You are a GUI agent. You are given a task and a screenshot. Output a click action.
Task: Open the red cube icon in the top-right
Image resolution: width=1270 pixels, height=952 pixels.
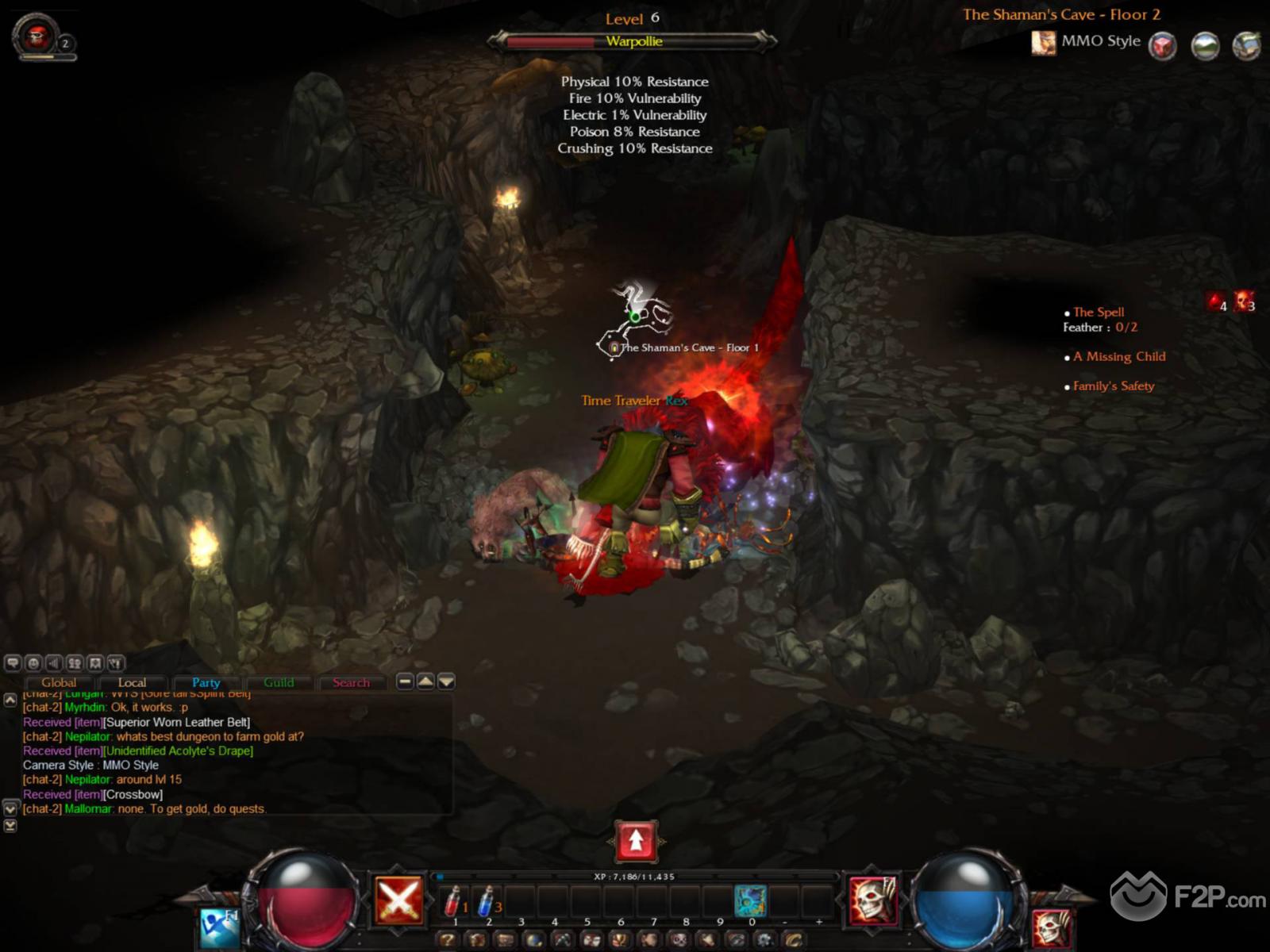point(1163,45)
